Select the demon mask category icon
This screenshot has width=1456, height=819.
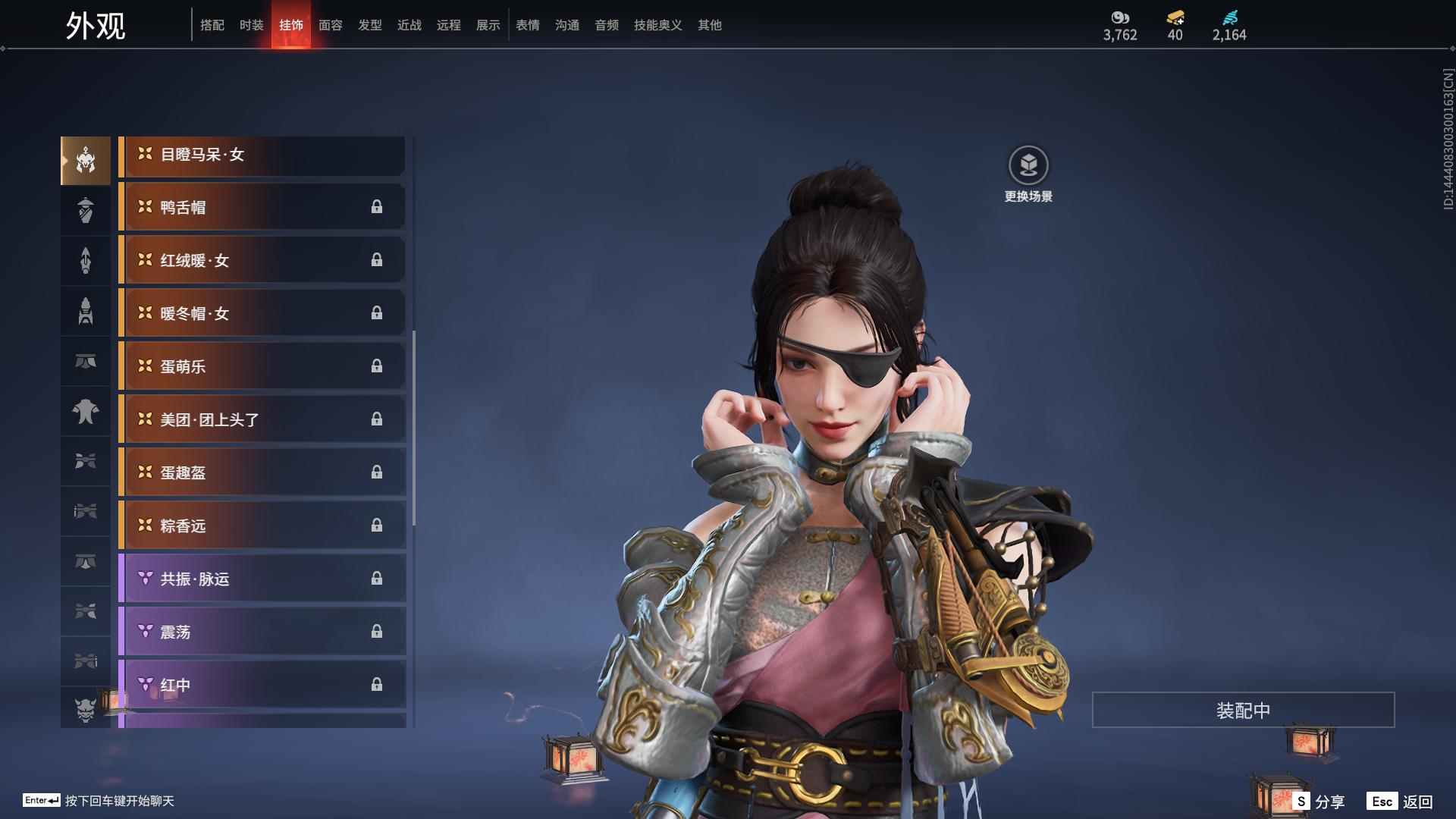pos(86,710)
